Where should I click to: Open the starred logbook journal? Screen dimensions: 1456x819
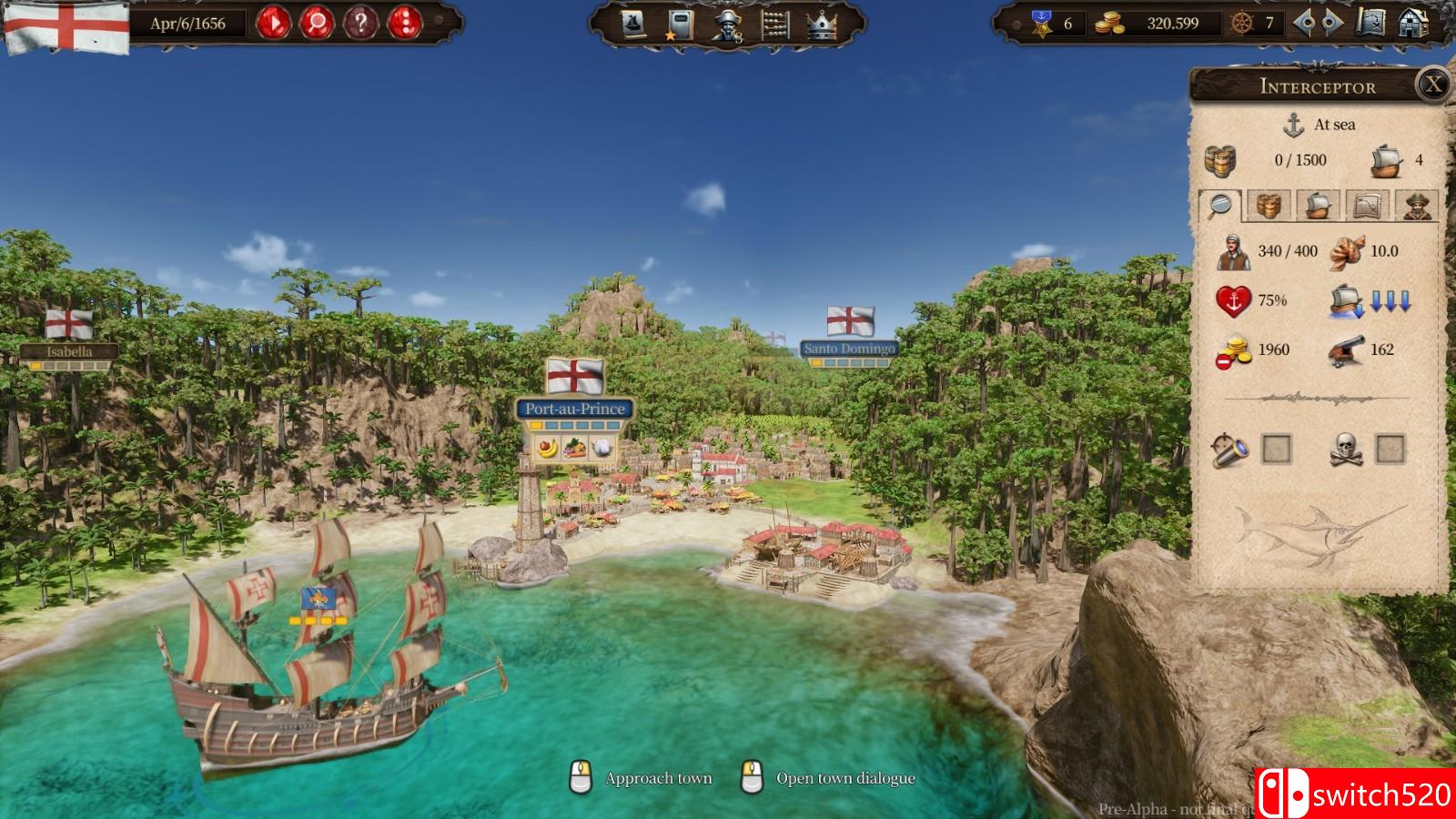[x=680, y=25]
